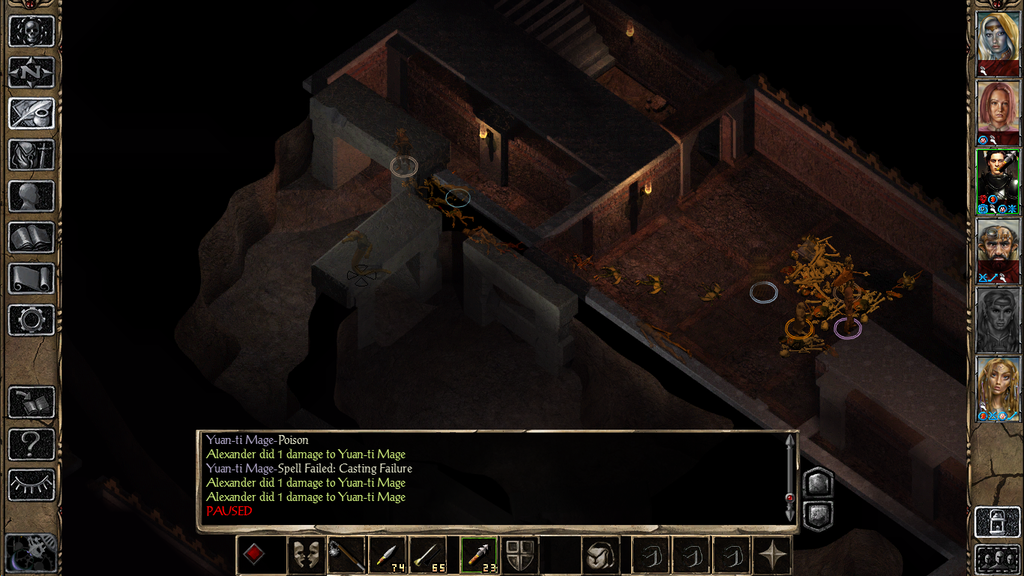This screenshot has width=1024, height=576.
Task: Open the inventory screen from the sidebar
Action: point(31,154)
